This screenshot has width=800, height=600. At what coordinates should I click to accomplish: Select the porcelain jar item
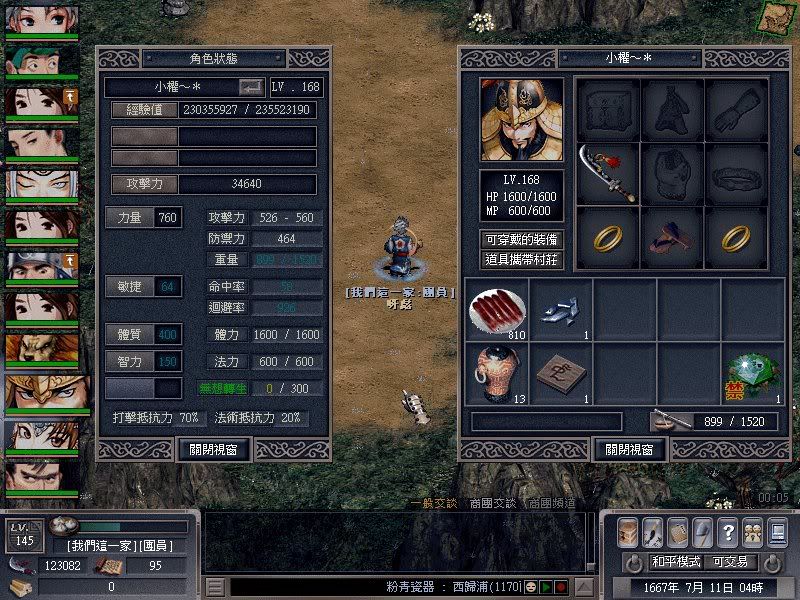click(497, 372)
